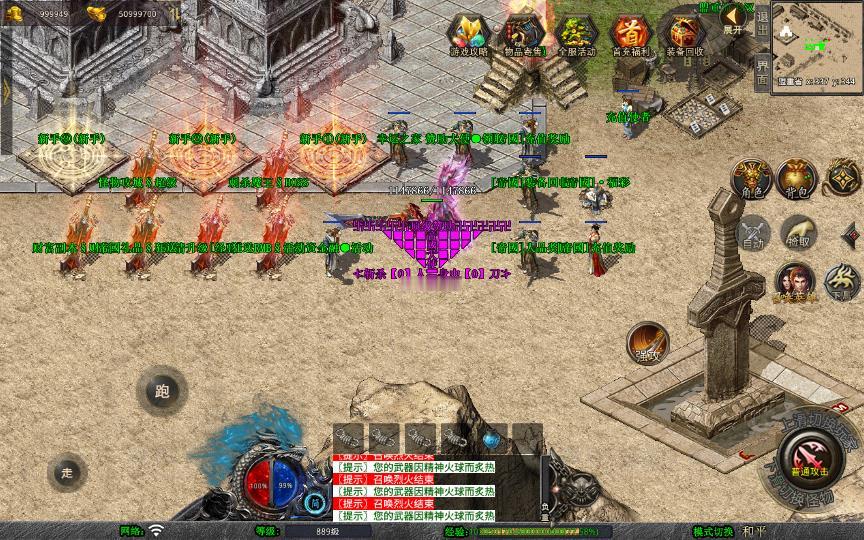Open the 物品寄售 item consignment menu
The height and width of the screenshot is (540, 864).
coord(523,35)
